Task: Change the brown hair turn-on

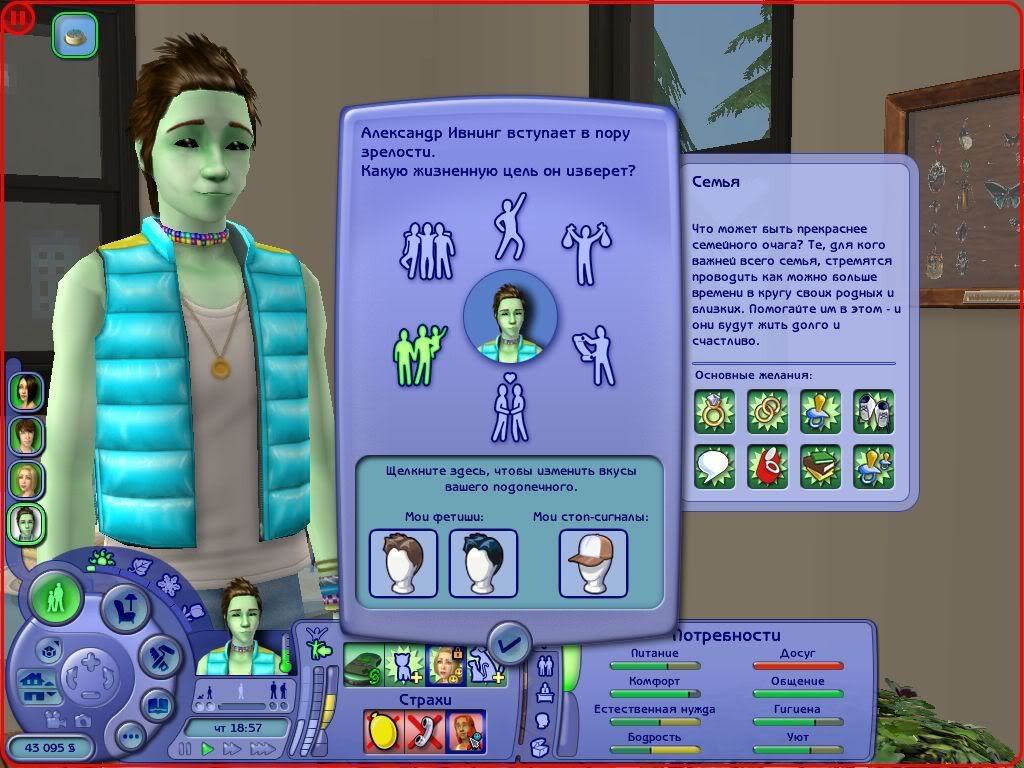Action: tap(403, 563)
